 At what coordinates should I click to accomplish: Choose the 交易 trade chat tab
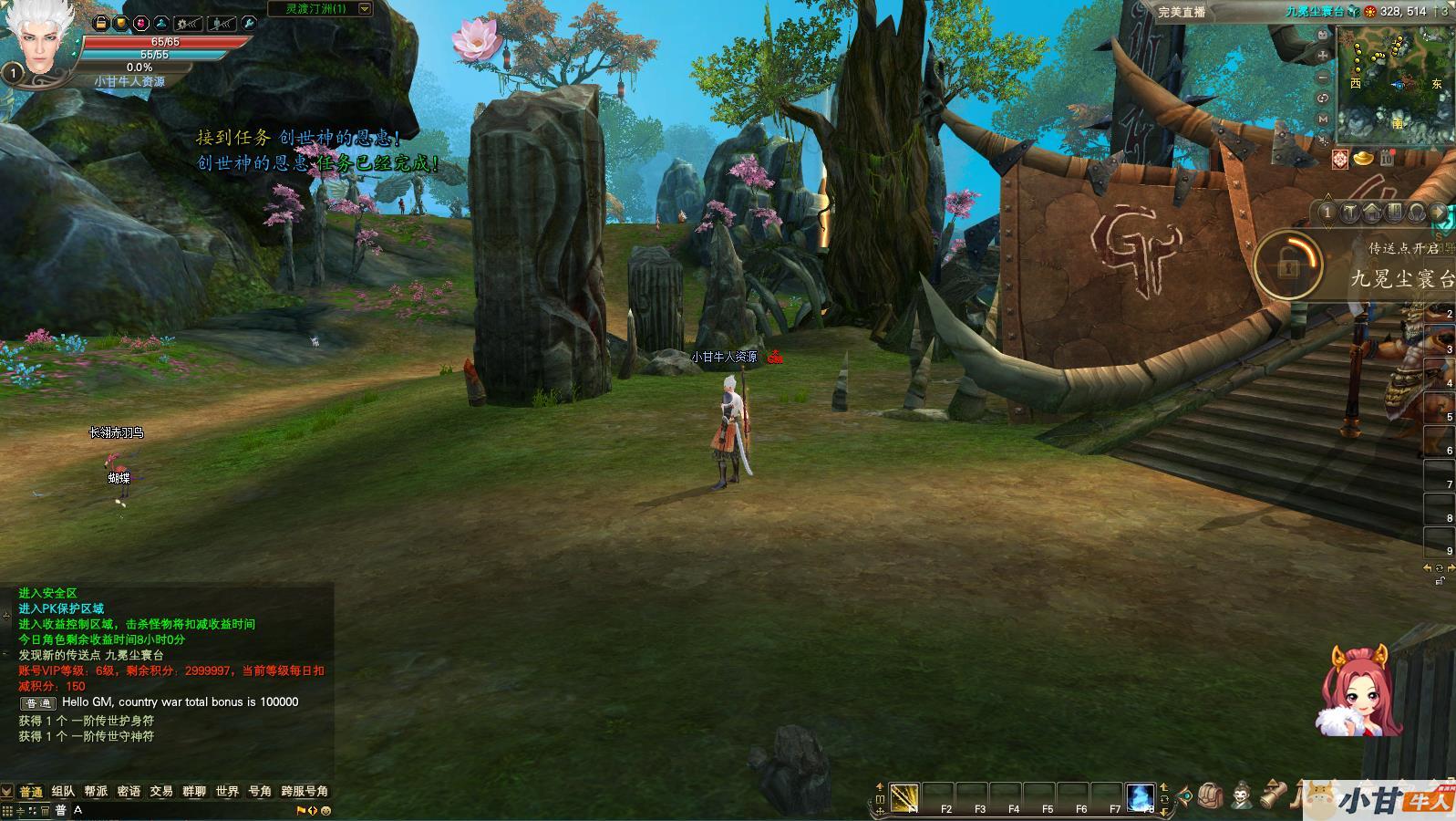tap(161, 791)
